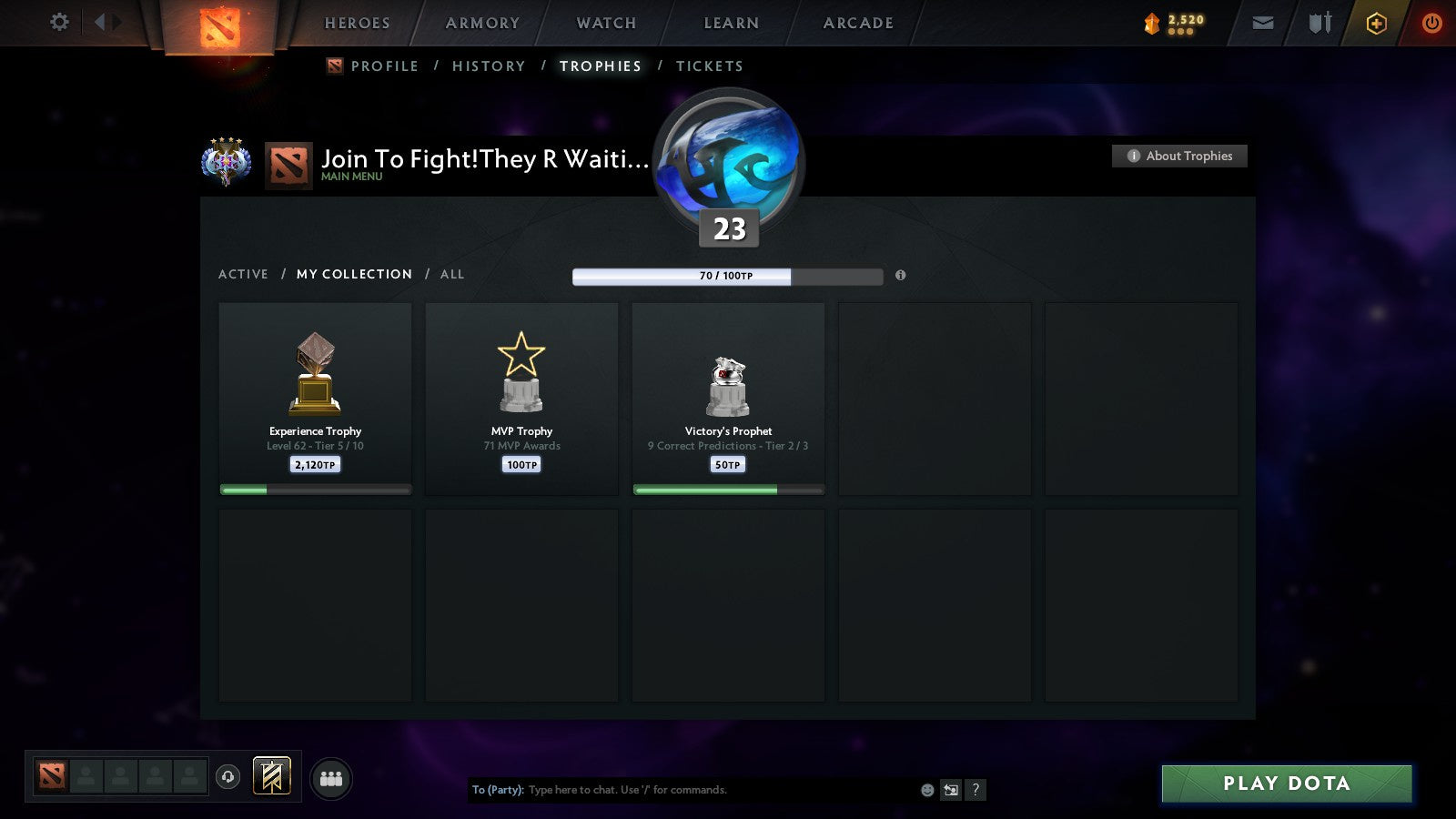Click the Dota Plus hexagon icon

[x=1376, y=23]
